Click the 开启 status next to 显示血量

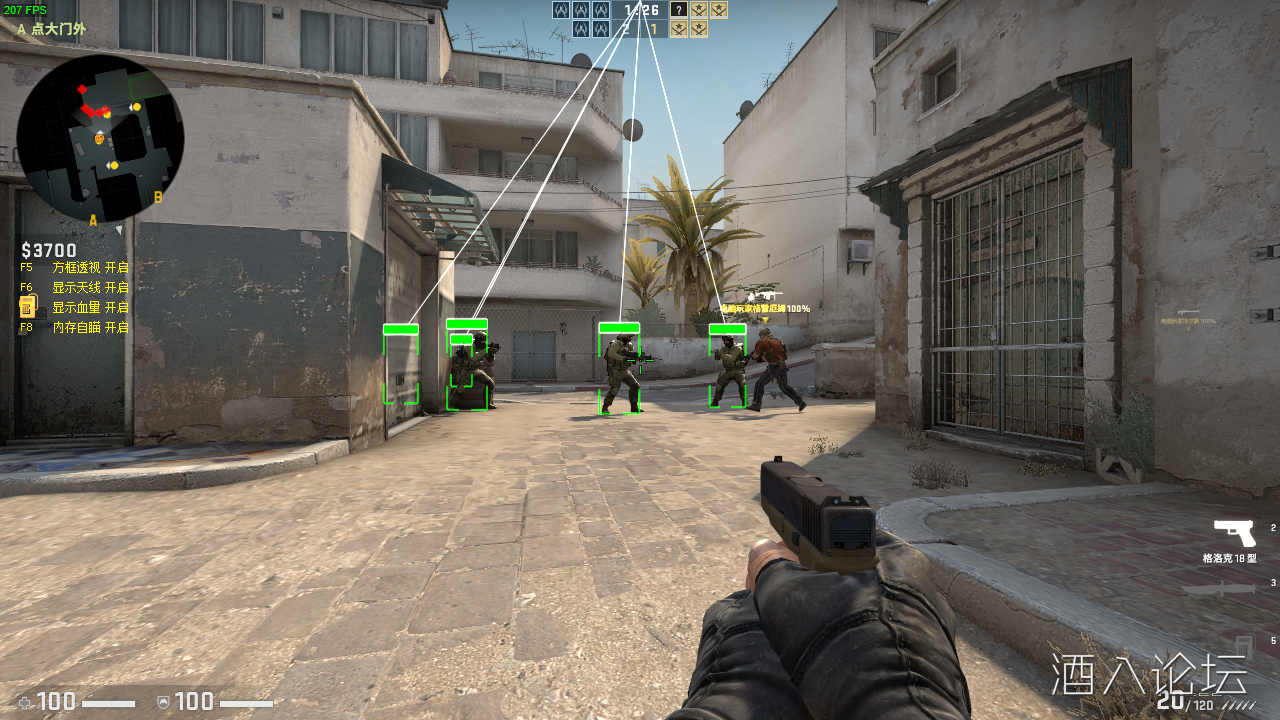tap(115, 307)
